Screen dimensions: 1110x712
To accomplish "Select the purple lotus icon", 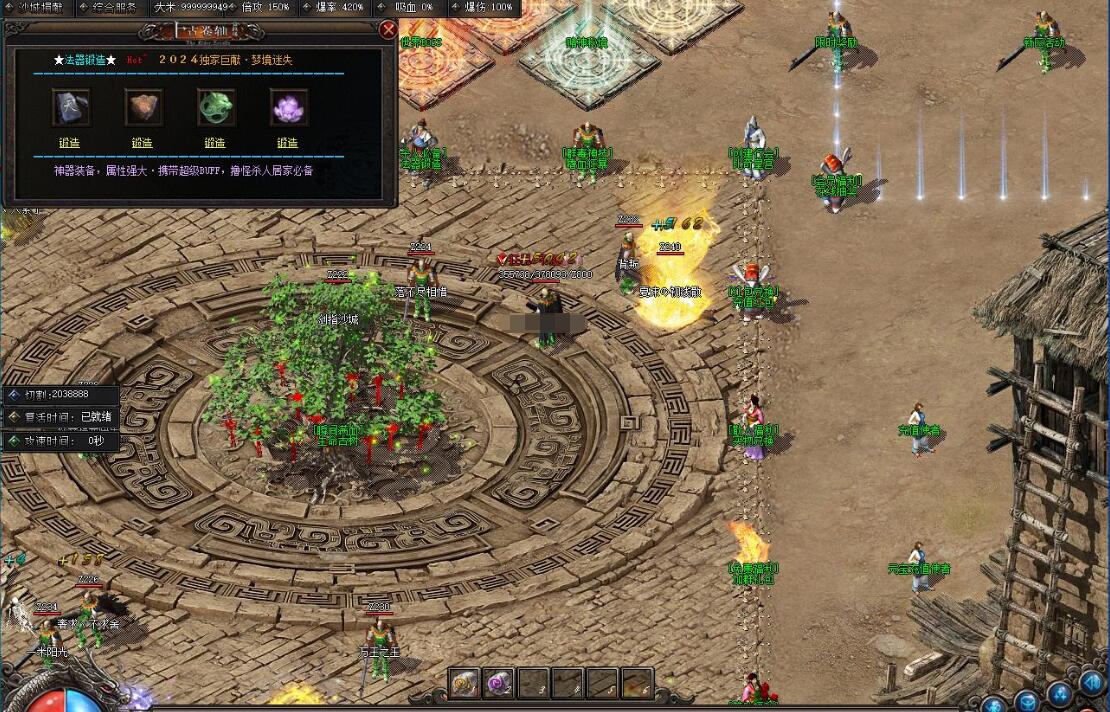I will [288, 107].
